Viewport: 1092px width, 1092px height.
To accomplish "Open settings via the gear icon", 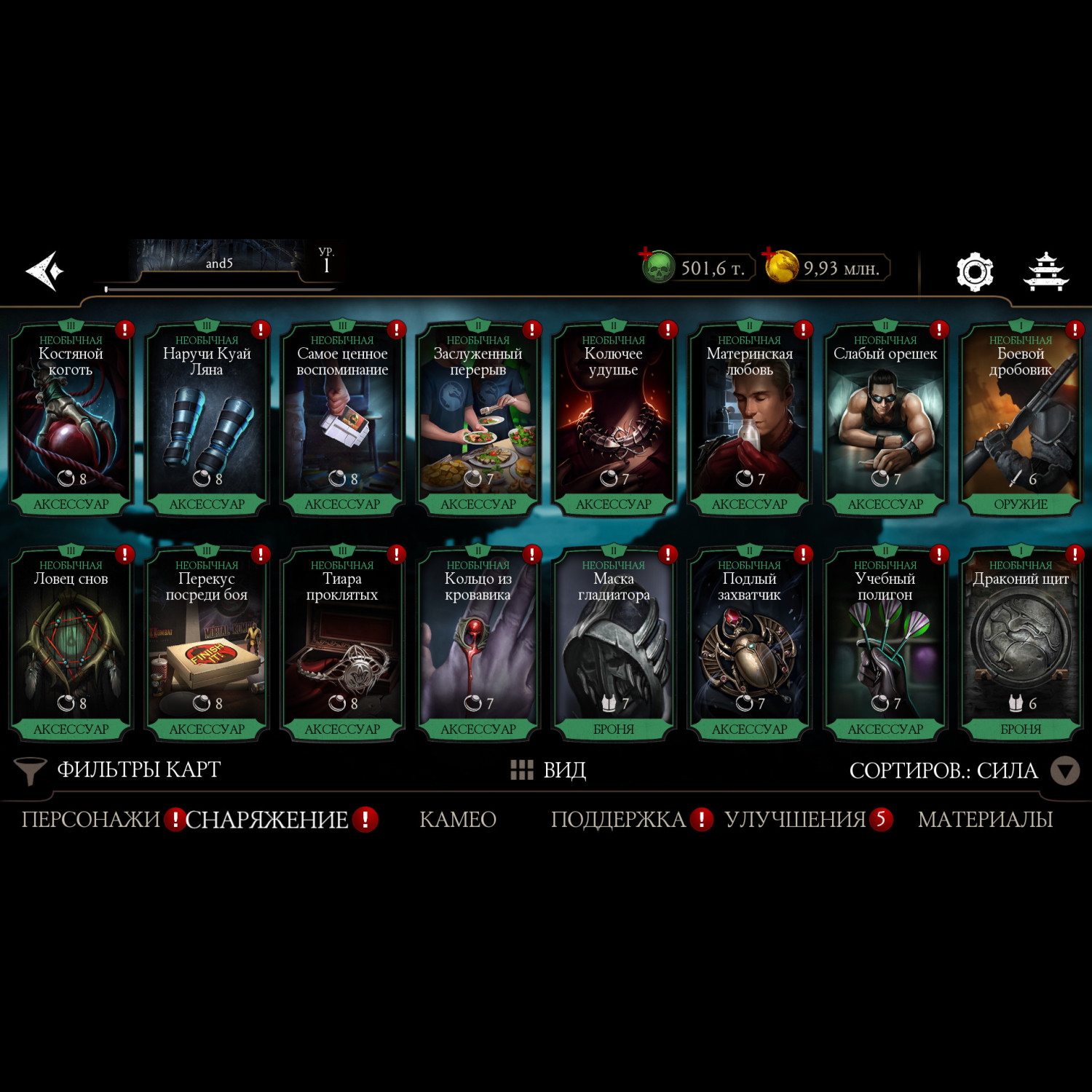I will (974, 272).
